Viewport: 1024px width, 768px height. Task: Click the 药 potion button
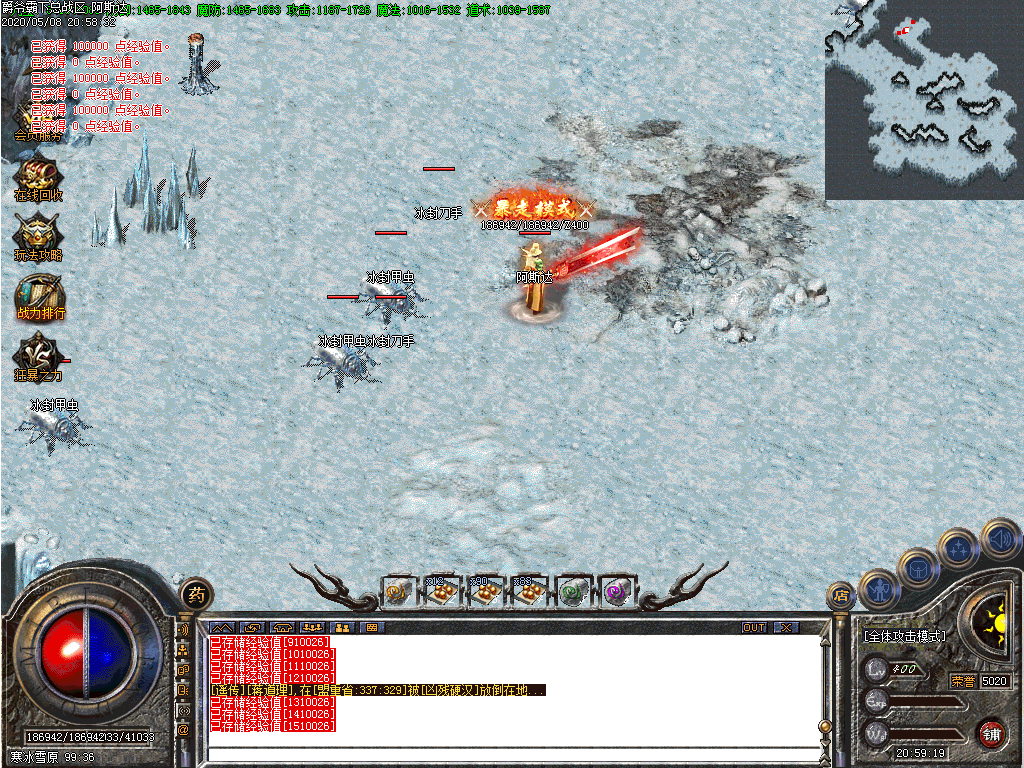tap(196, 593)
